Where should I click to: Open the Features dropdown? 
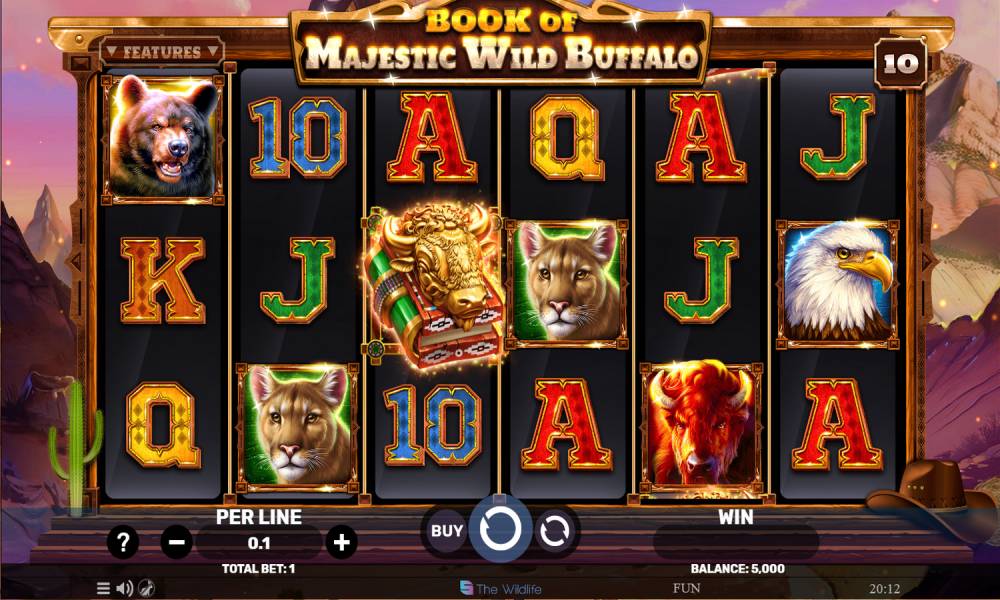point(162,52)
